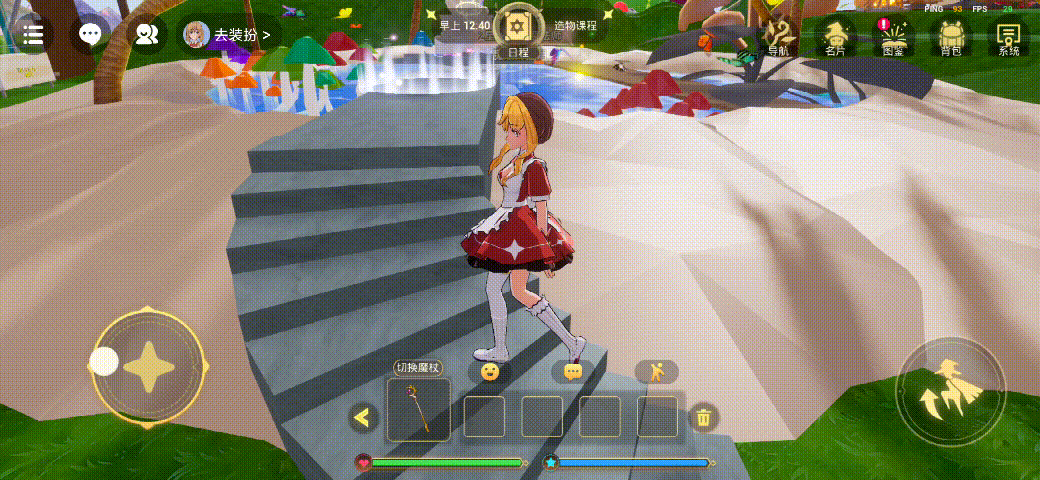Open the 背包 backpack
The image size is (1040, 480).
[x=950, y=37]
